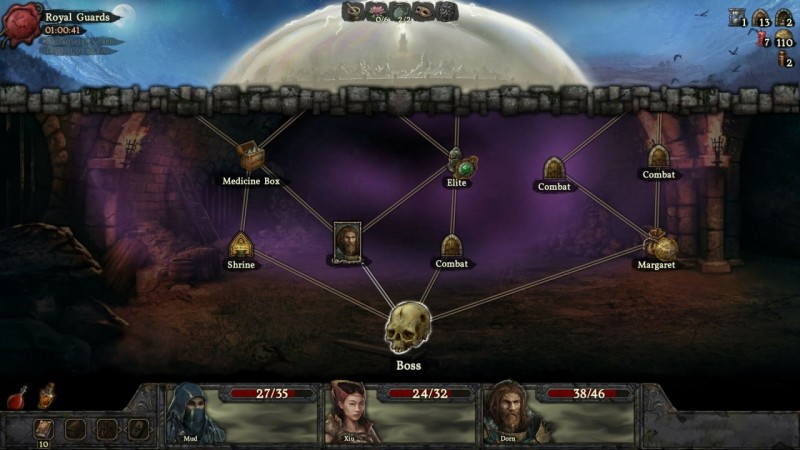Screen dimensions: 800x450
Task: Select the portrait card node on the map
Action: coord(347,242)
